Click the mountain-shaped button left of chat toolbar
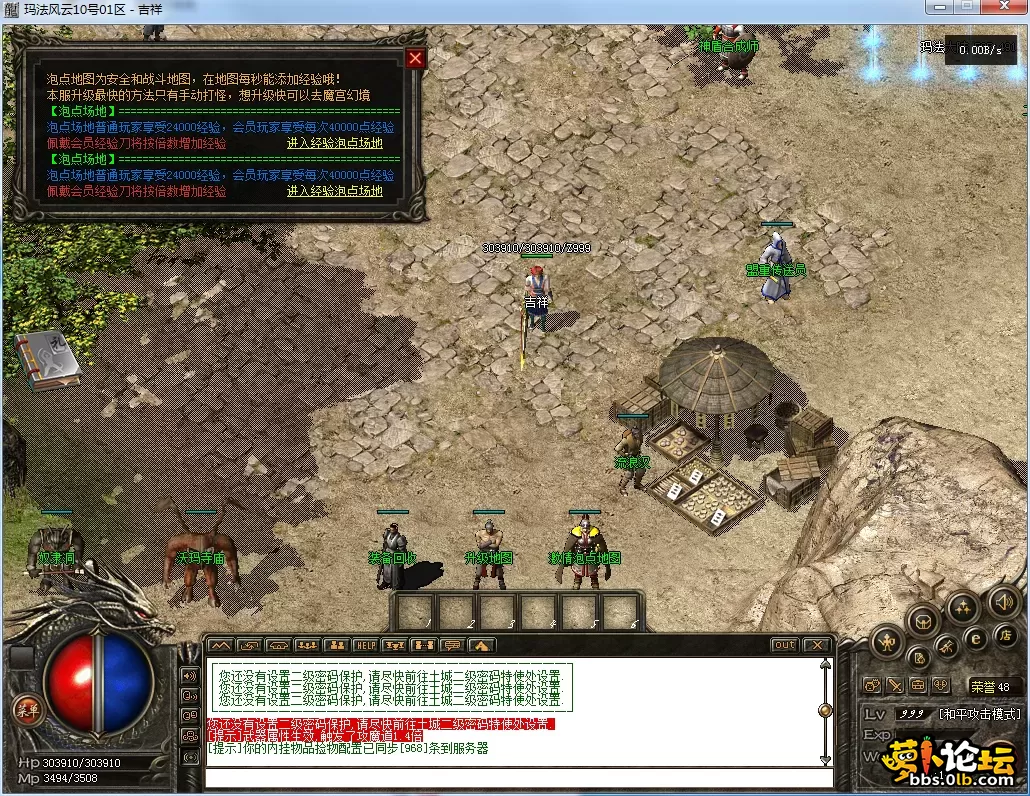 click(220, 645)
